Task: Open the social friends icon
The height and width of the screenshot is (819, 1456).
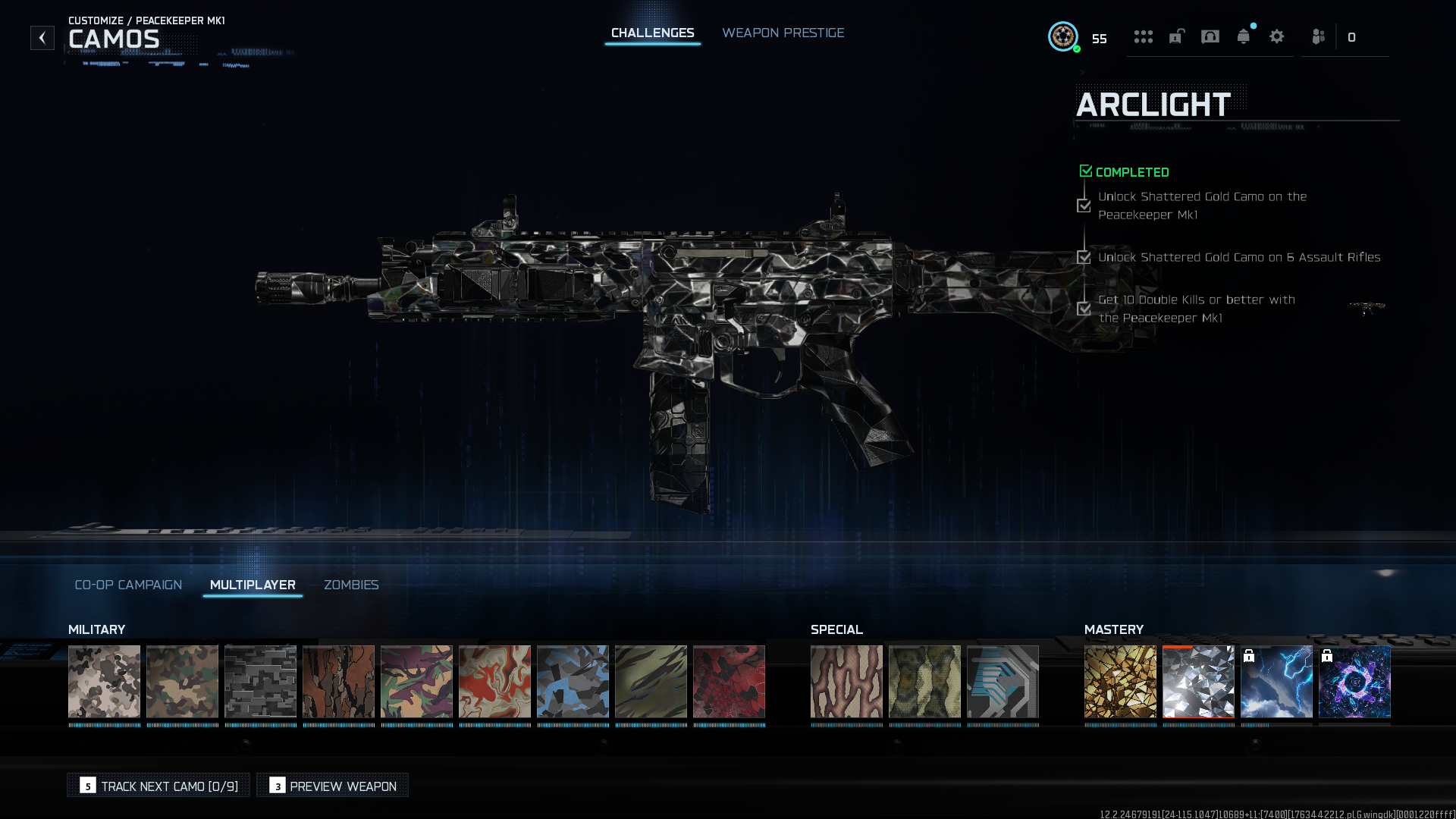Action: [1319, 36]
